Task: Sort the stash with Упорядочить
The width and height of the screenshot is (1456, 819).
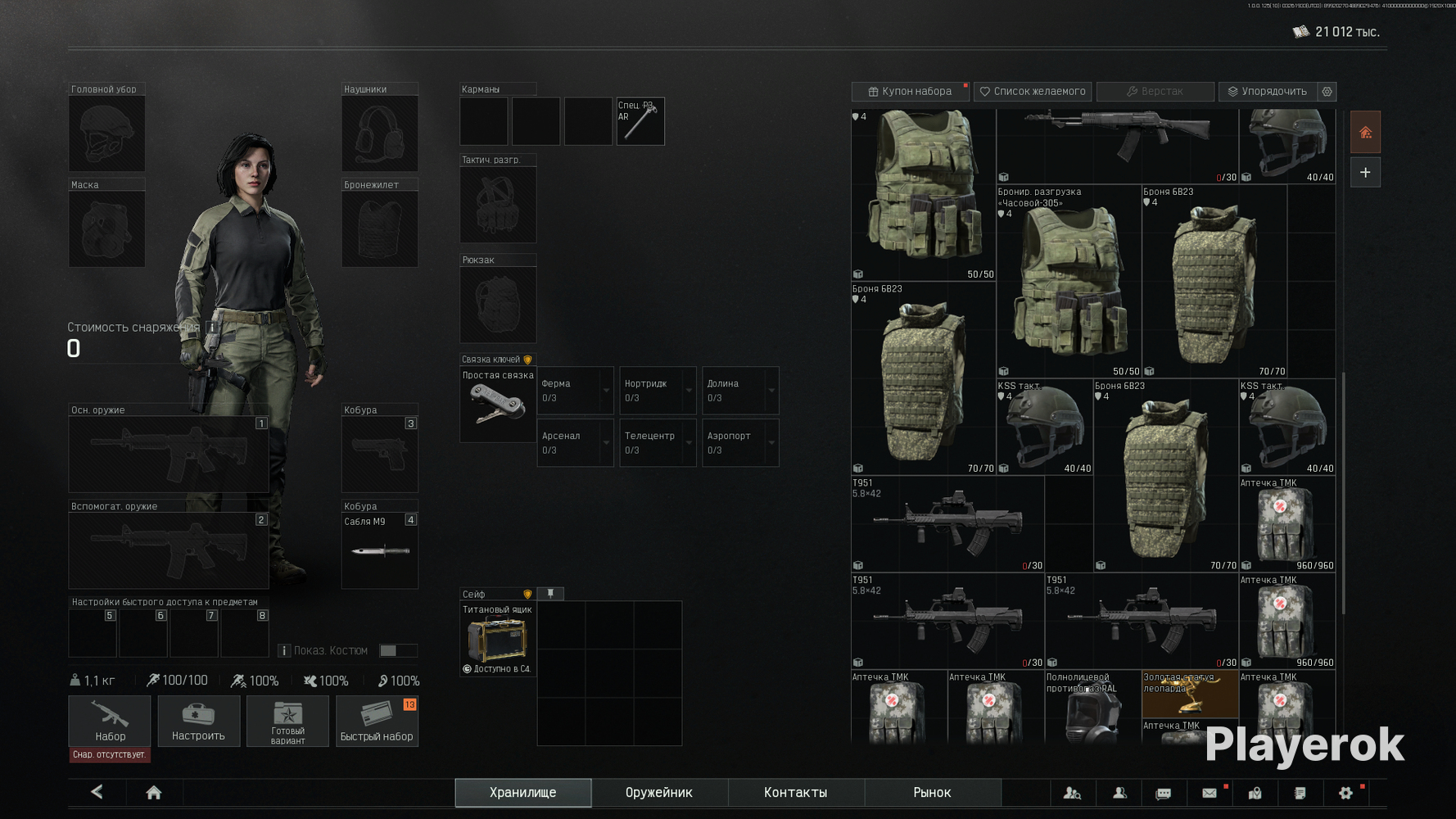Action: (x=1267, y=91)
